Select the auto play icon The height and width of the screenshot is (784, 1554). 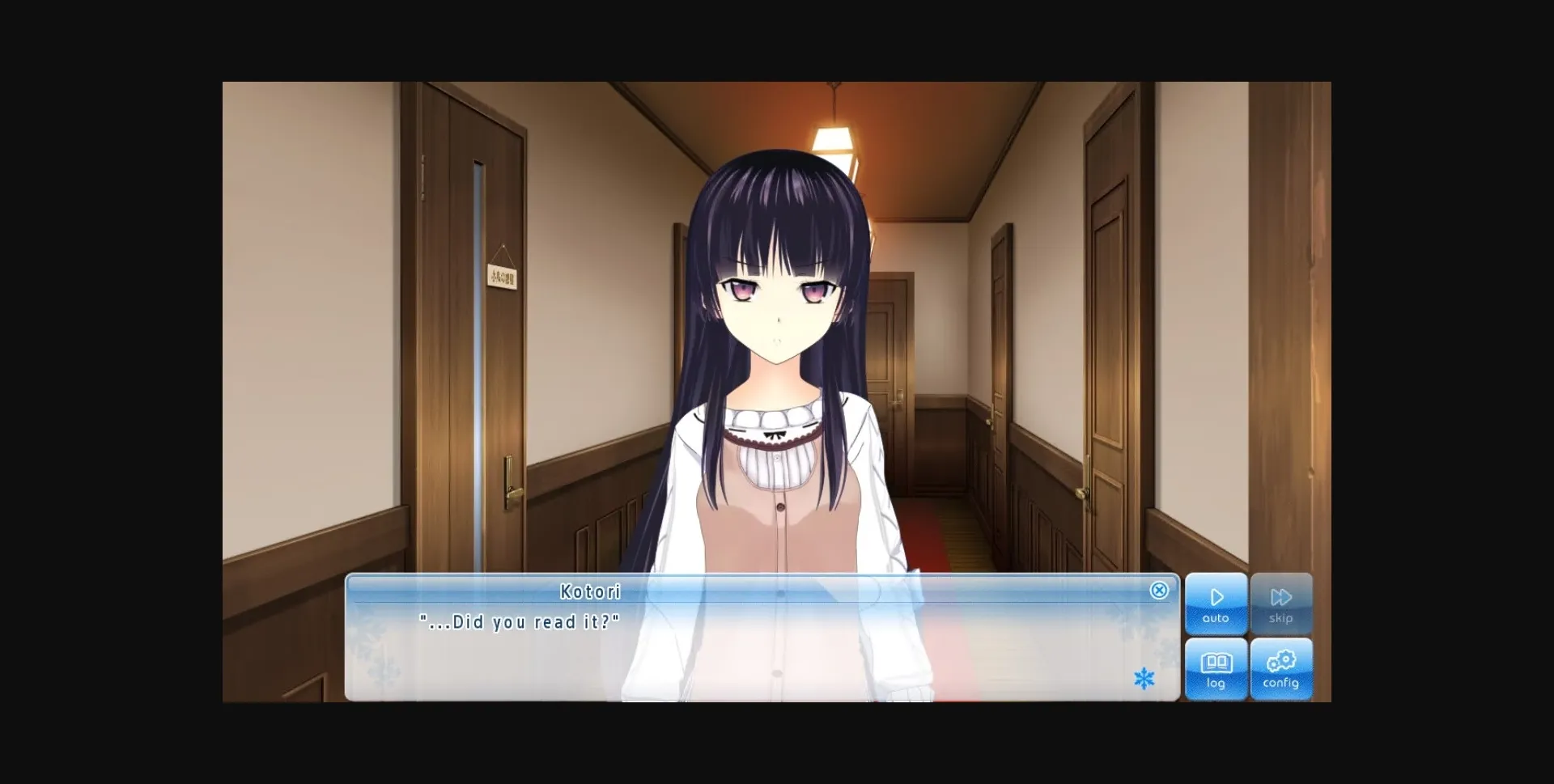[x=1216, y=596]
